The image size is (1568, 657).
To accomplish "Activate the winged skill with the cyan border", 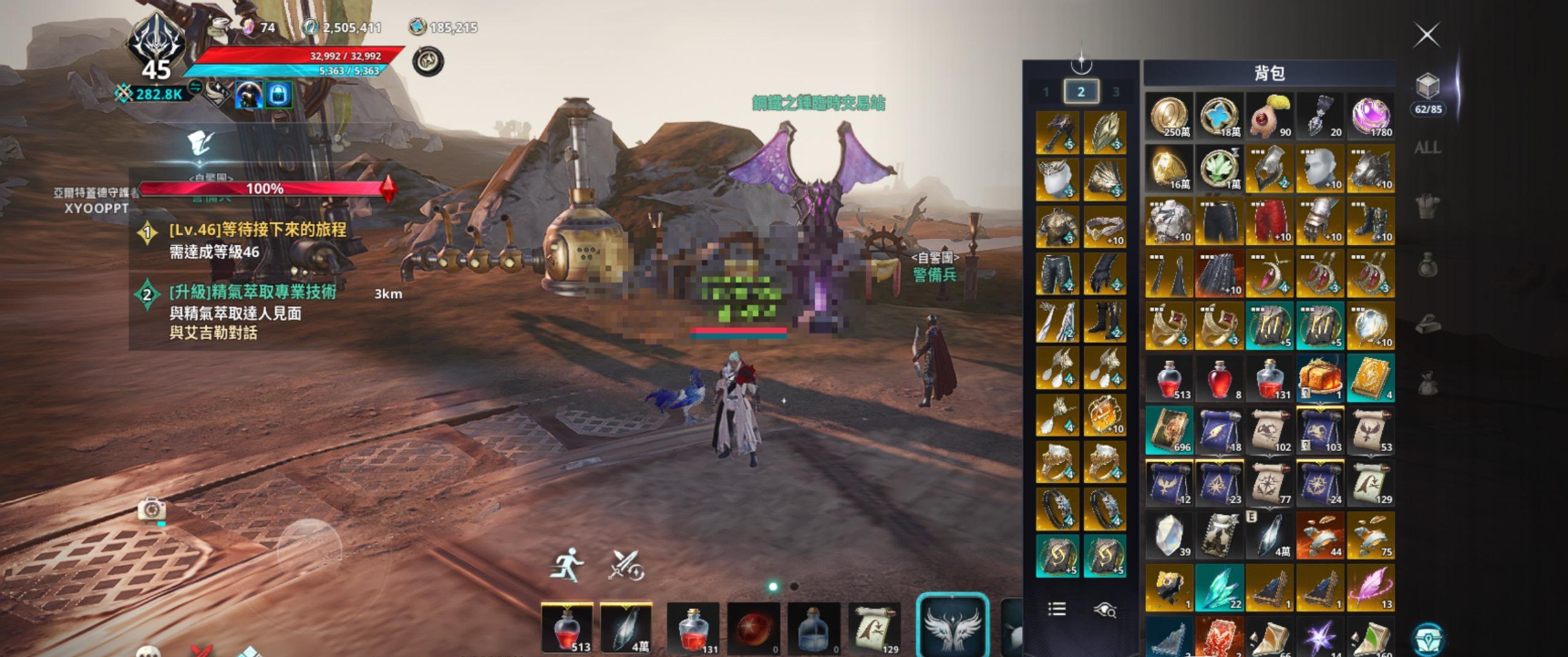I will click(953, 626).
